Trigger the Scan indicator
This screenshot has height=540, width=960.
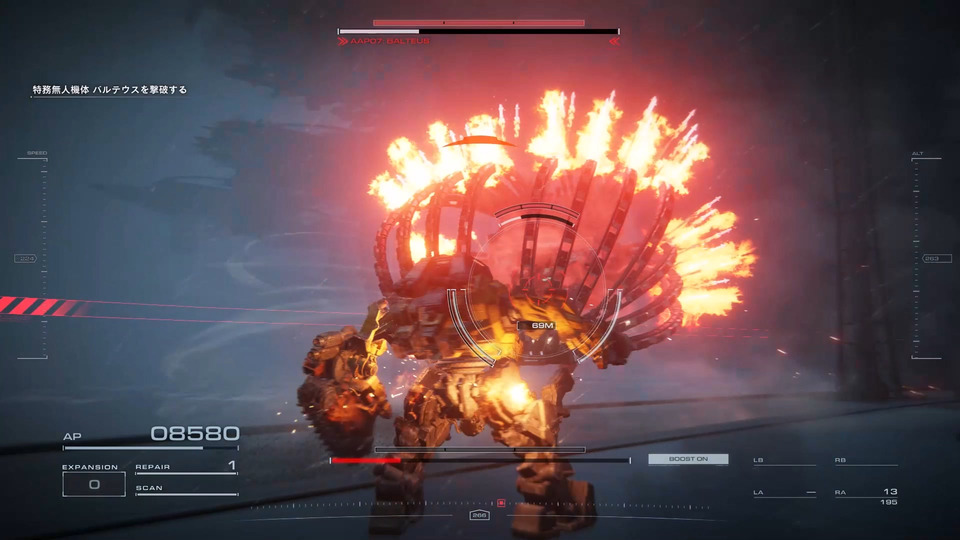coord(186,489)
